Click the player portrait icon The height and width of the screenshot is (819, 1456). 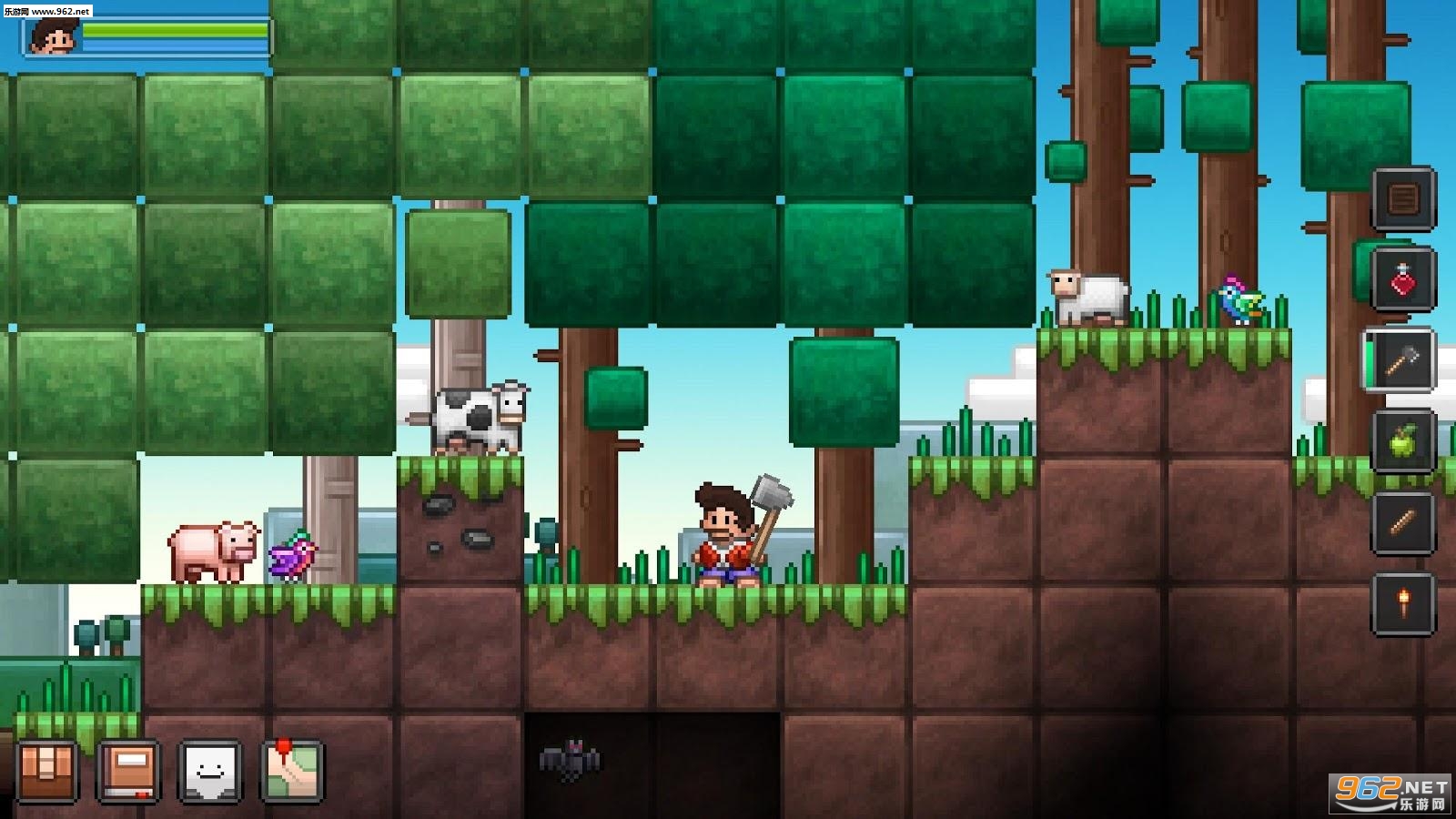click(x=51, y=36)
